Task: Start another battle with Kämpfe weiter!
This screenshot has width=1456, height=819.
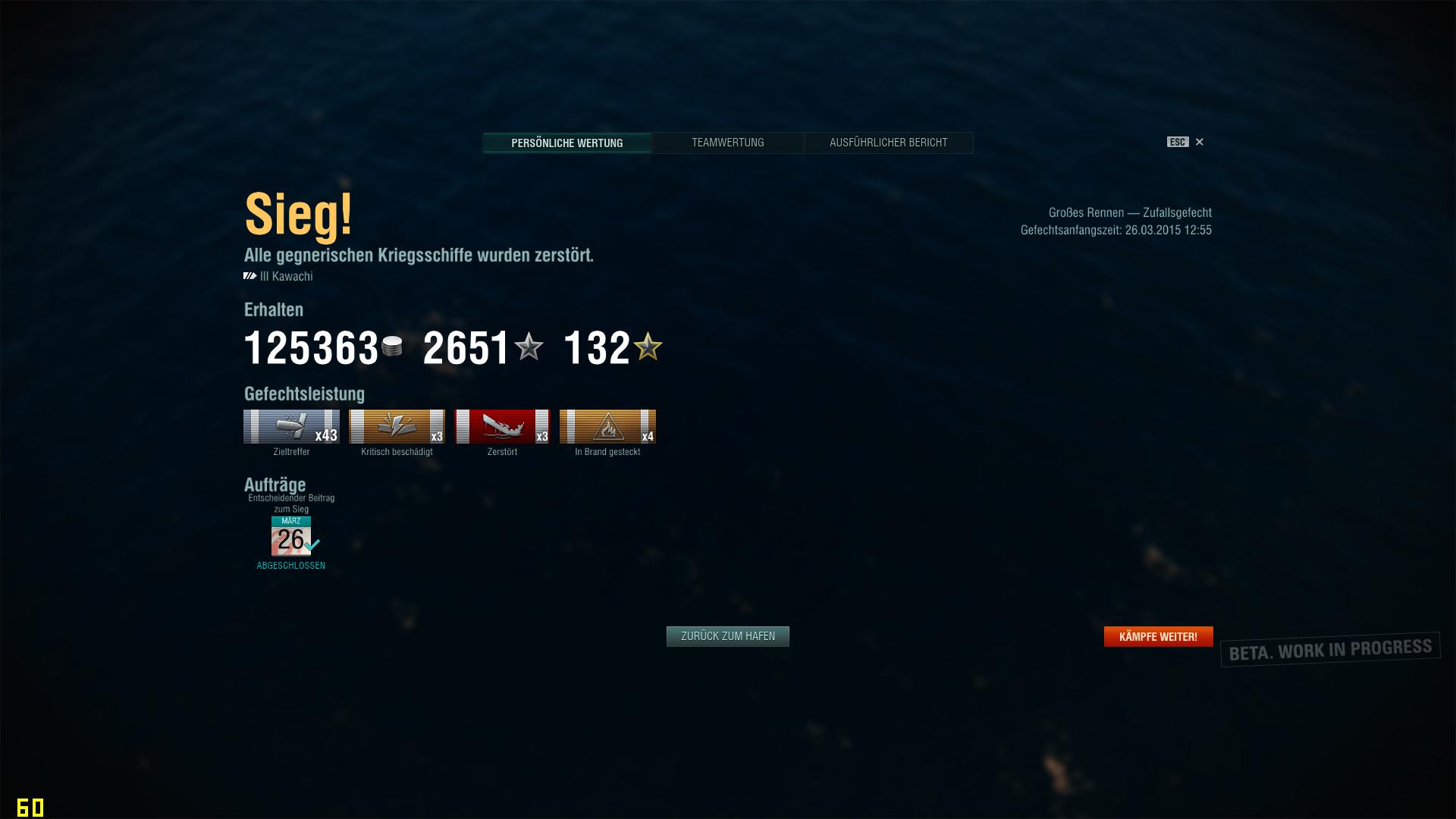Action: tap(1158, 636)
